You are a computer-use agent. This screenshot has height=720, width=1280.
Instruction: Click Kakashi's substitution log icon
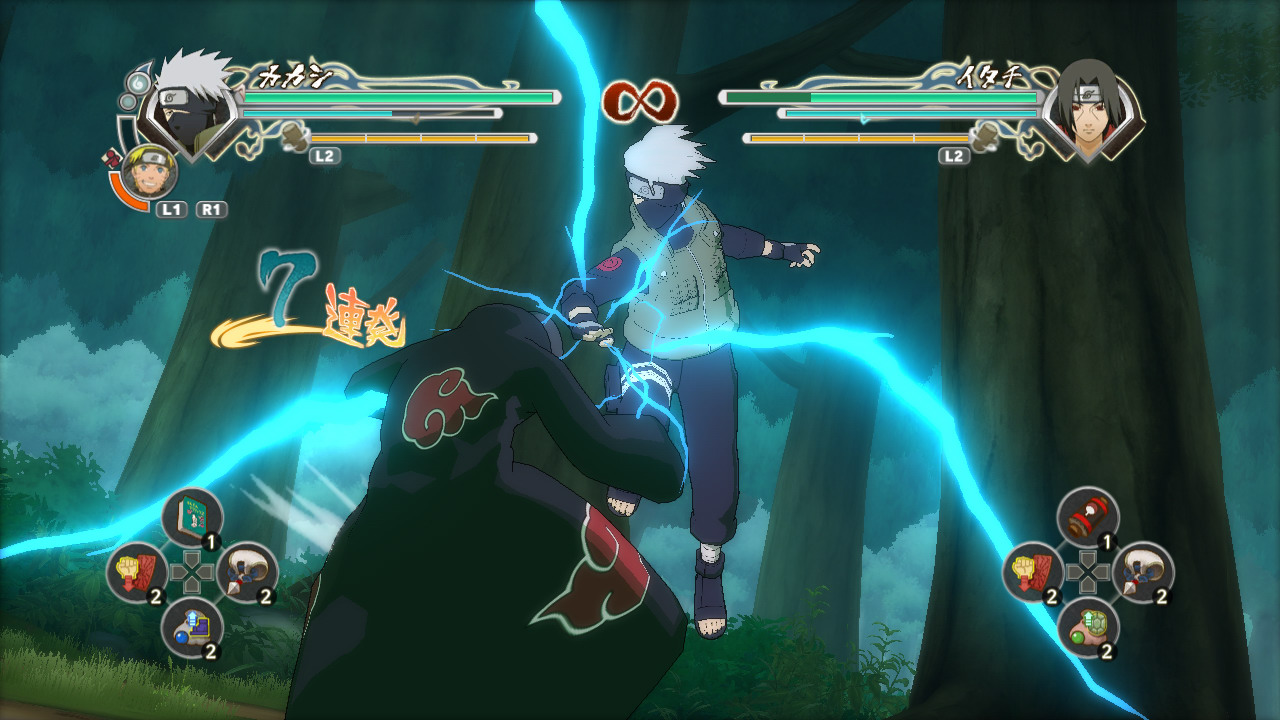(x=293, y=137)
